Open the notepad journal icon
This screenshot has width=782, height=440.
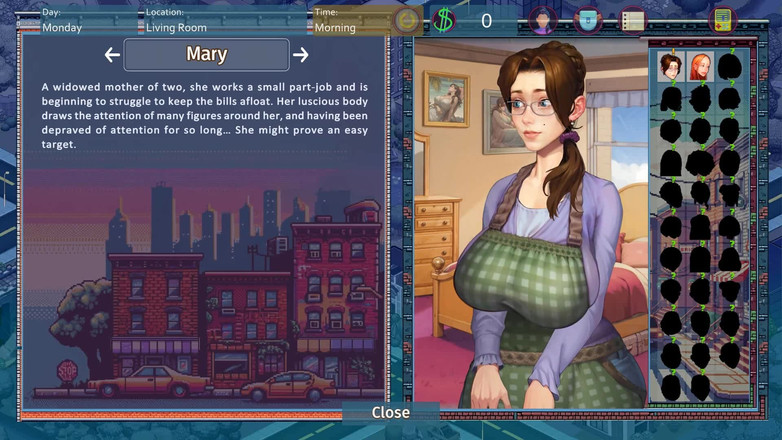pyautogui.click(x=632, y=20)
